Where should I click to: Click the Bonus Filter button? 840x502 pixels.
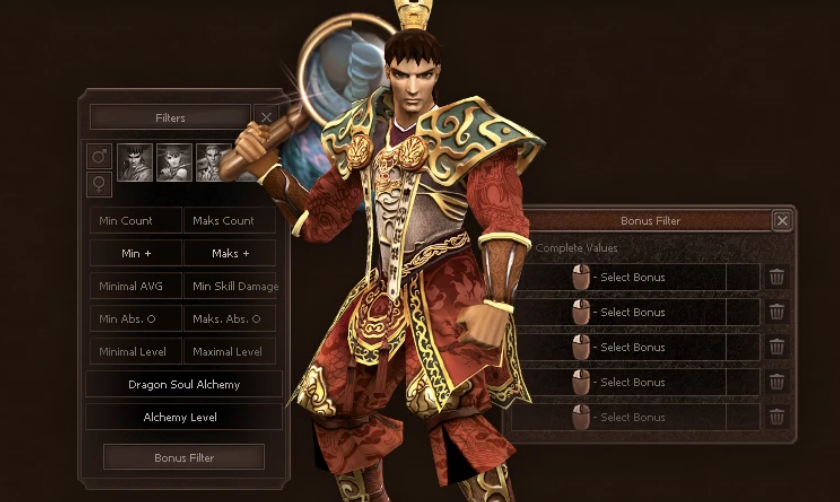(x=184, y=458)
